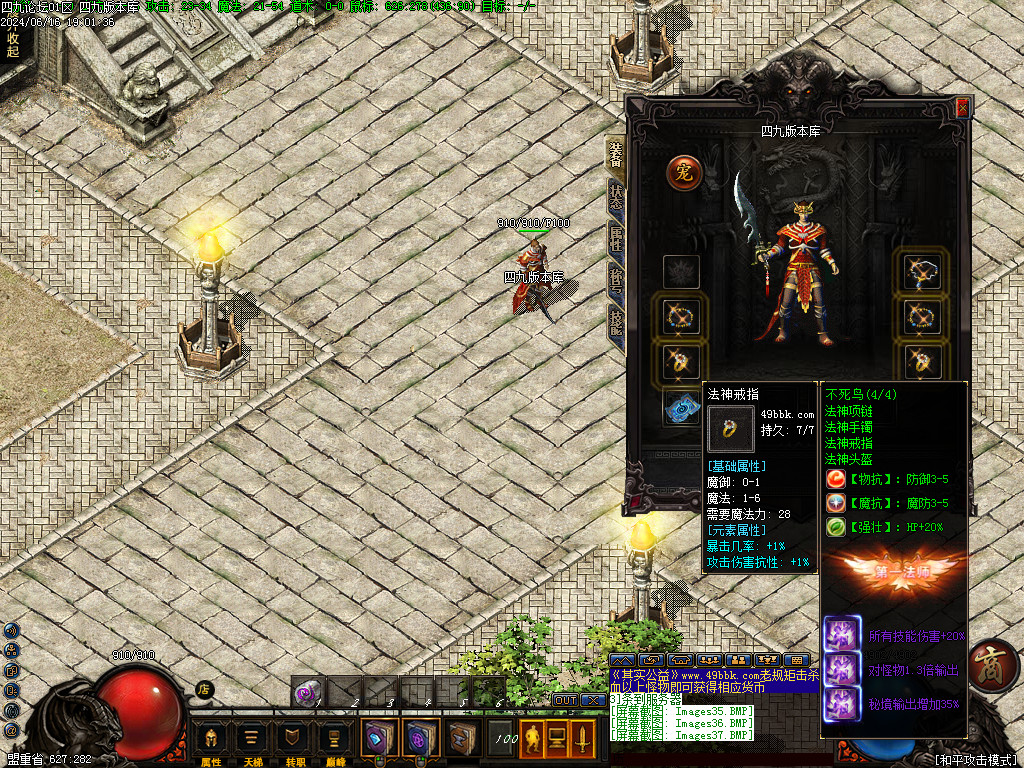
Task: Open the brown book icon
Action: pos(461,739)
